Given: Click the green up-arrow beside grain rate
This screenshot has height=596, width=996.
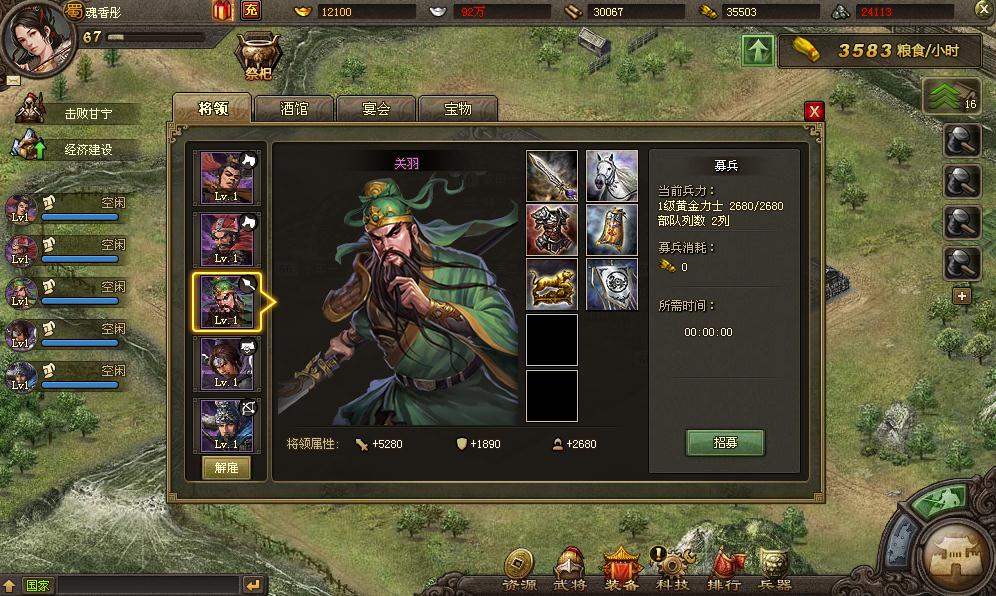Looking at the screenshot, I should click(x=757, y=51).
